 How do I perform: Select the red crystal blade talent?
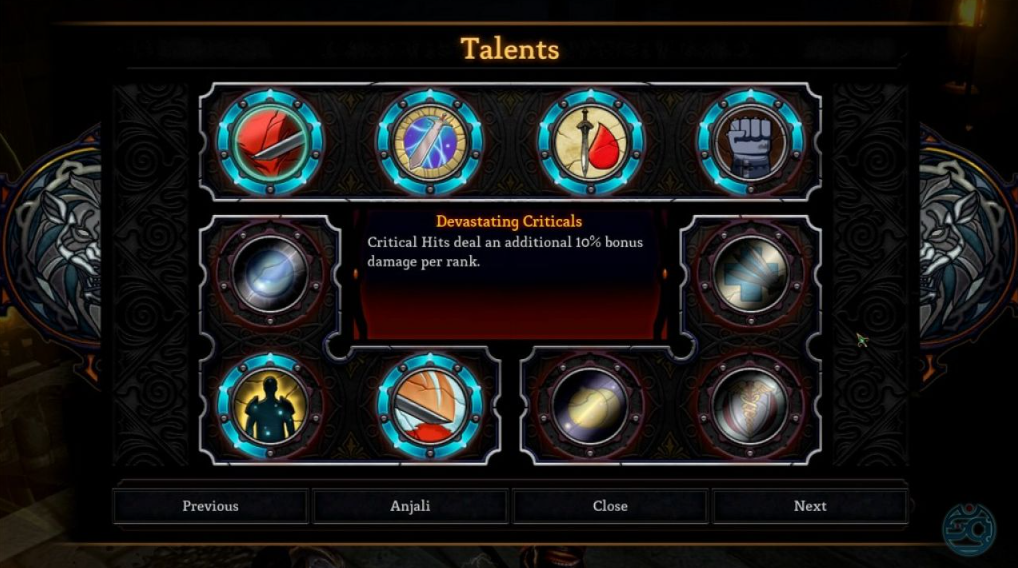tap(270, 142)
